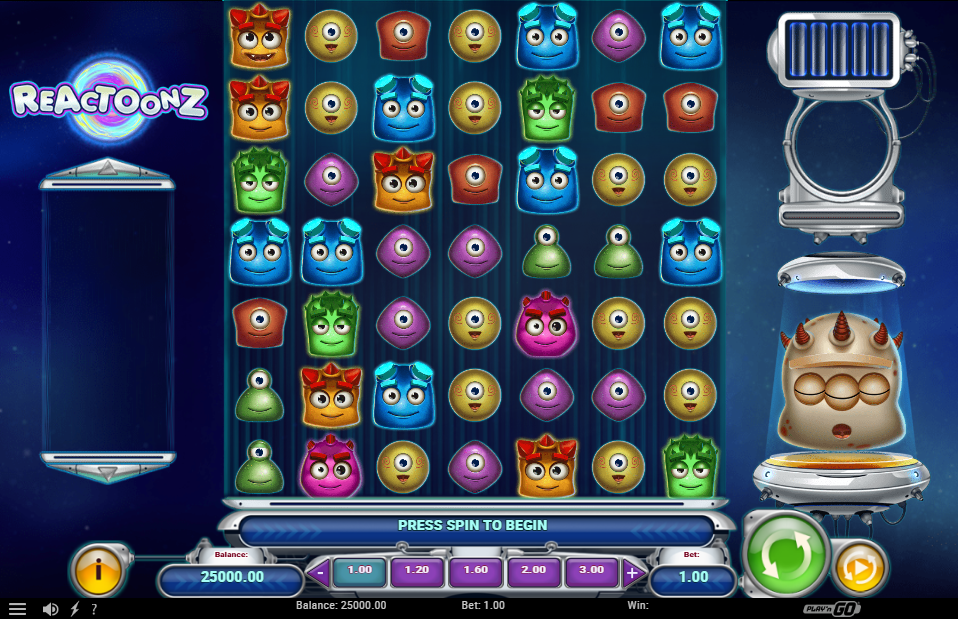Viewport: 958px width, 619px height.
Task: Open help with the question mark
Action: [x=94, y=608]
